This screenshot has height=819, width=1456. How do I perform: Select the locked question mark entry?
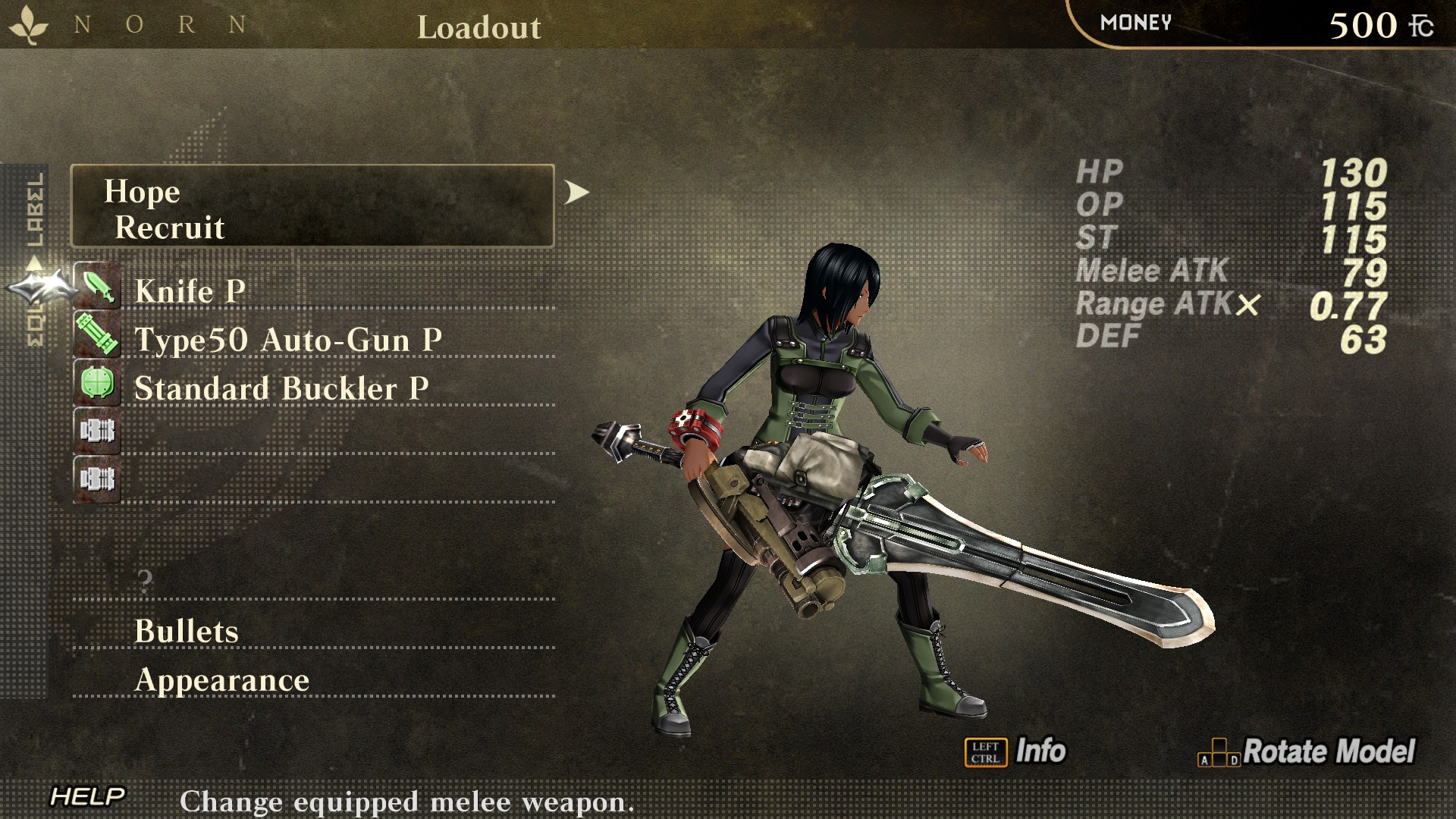pos(145,582)
